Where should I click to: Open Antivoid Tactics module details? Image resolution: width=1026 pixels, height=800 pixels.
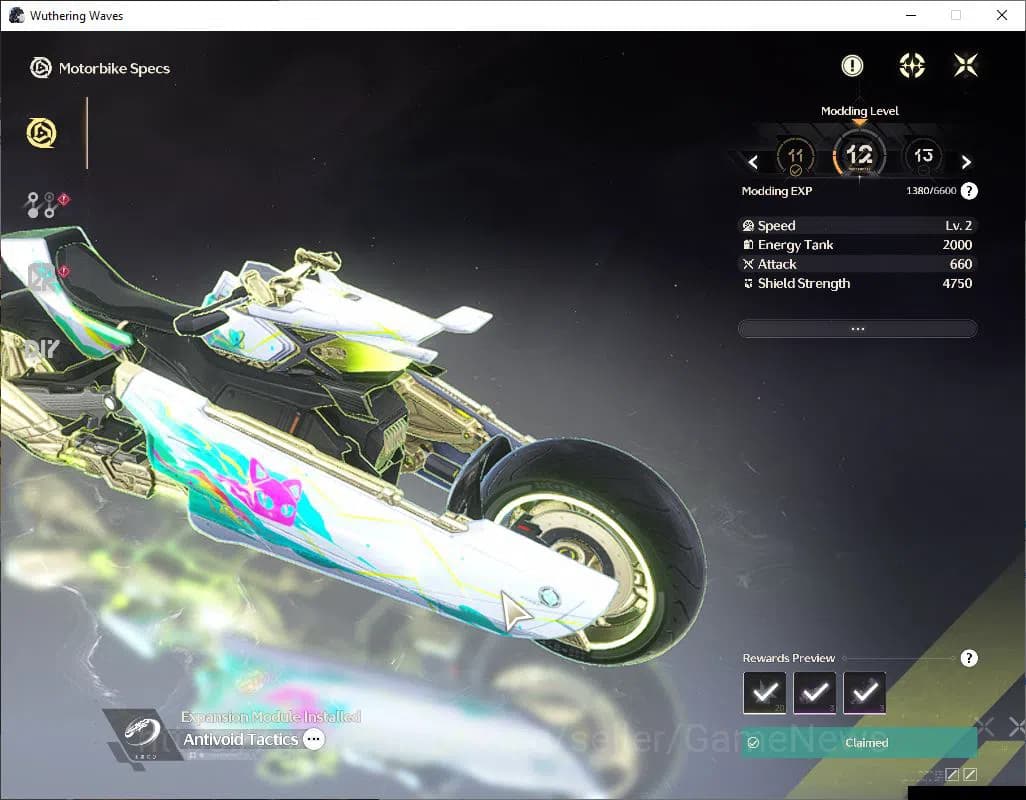coord(314,740)
